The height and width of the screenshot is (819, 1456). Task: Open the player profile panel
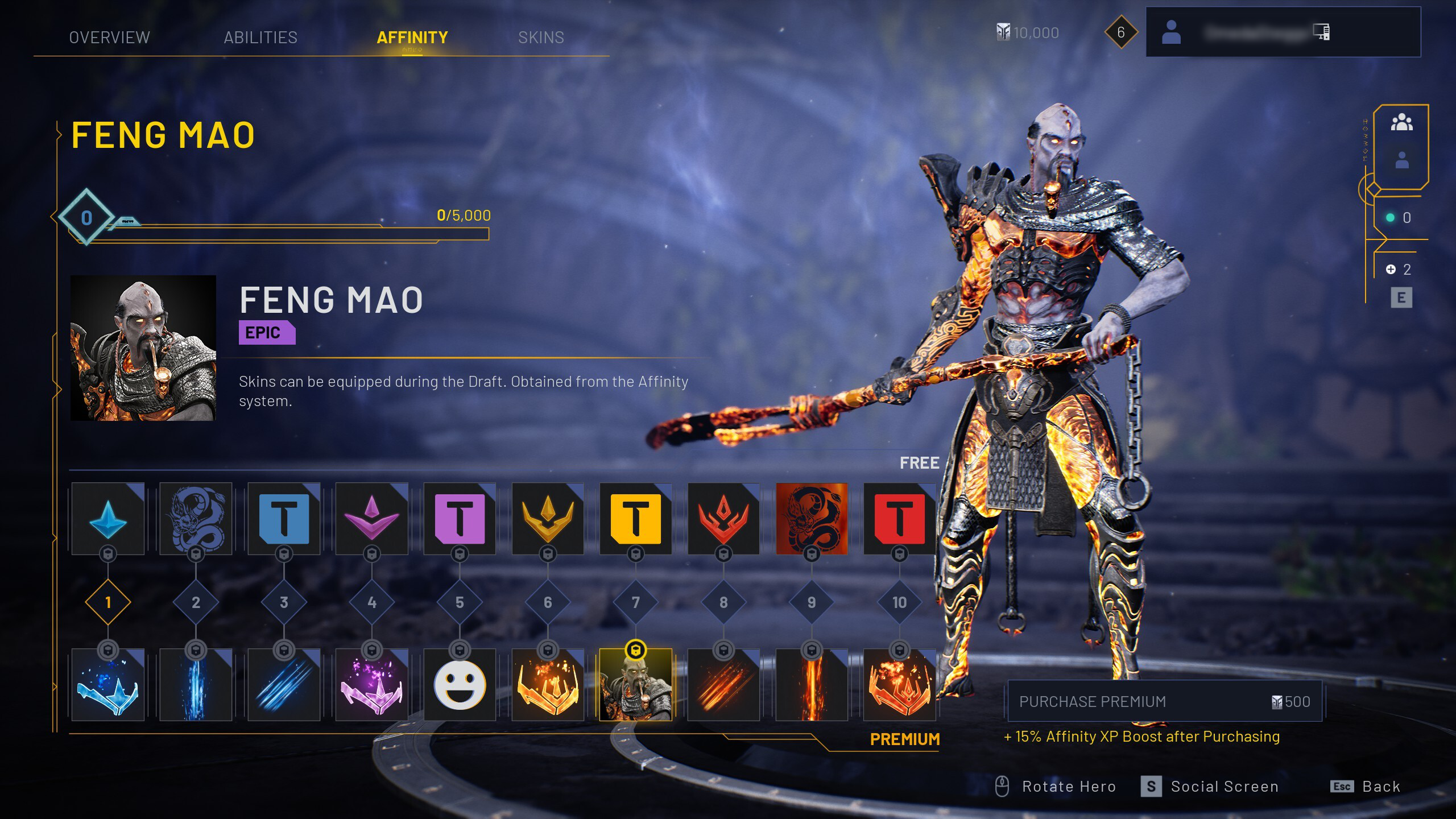1283,32
